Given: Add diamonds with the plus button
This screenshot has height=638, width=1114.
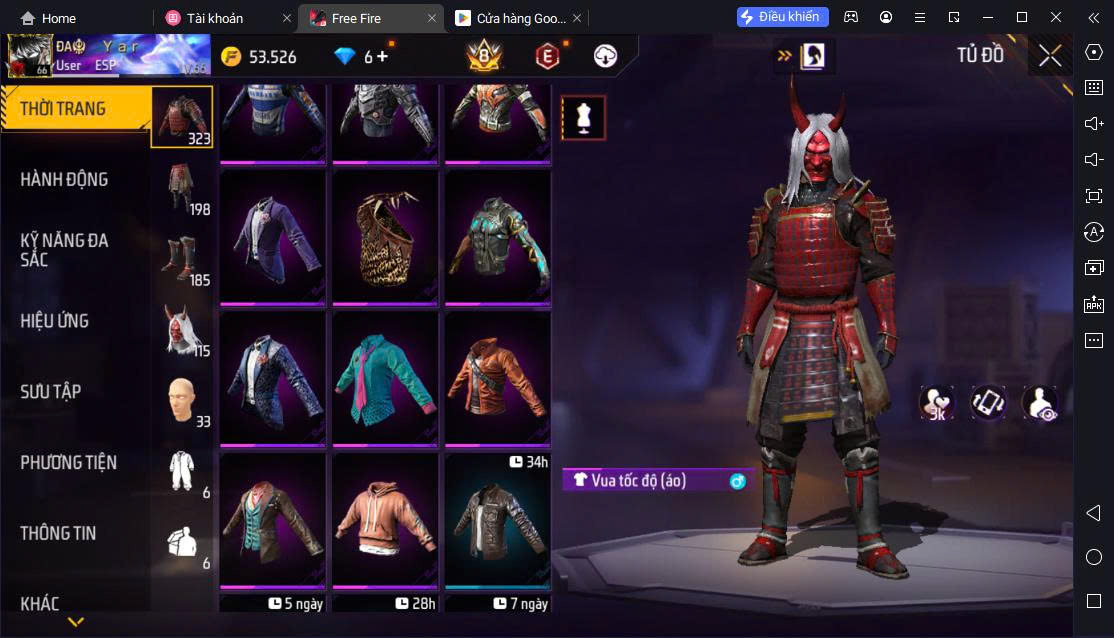Looking at the screenshot, I should click(381, 56).
